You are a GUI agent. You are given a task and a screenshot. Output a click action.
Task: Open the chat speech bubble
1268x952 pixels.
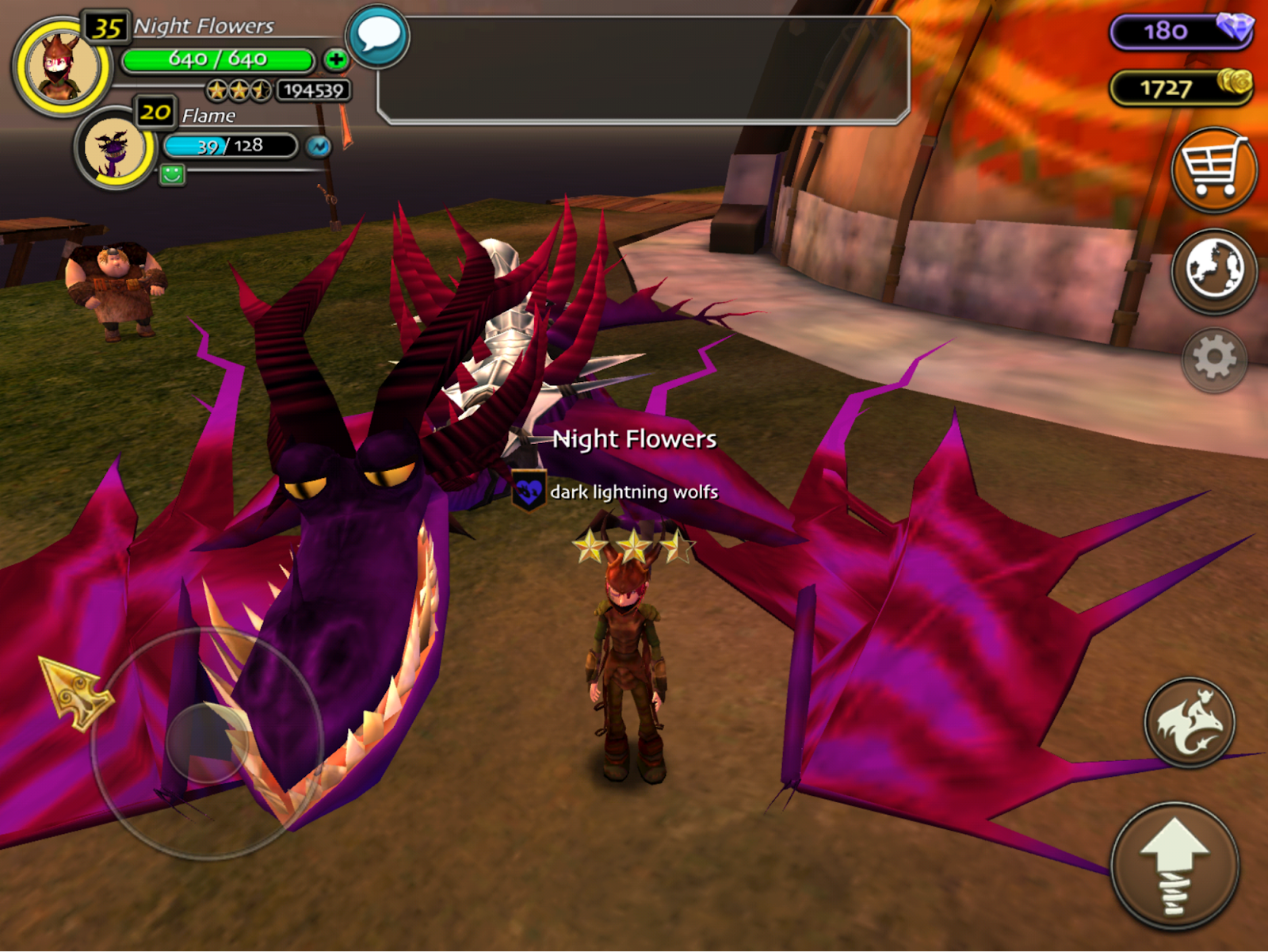[x=378, y=36]
